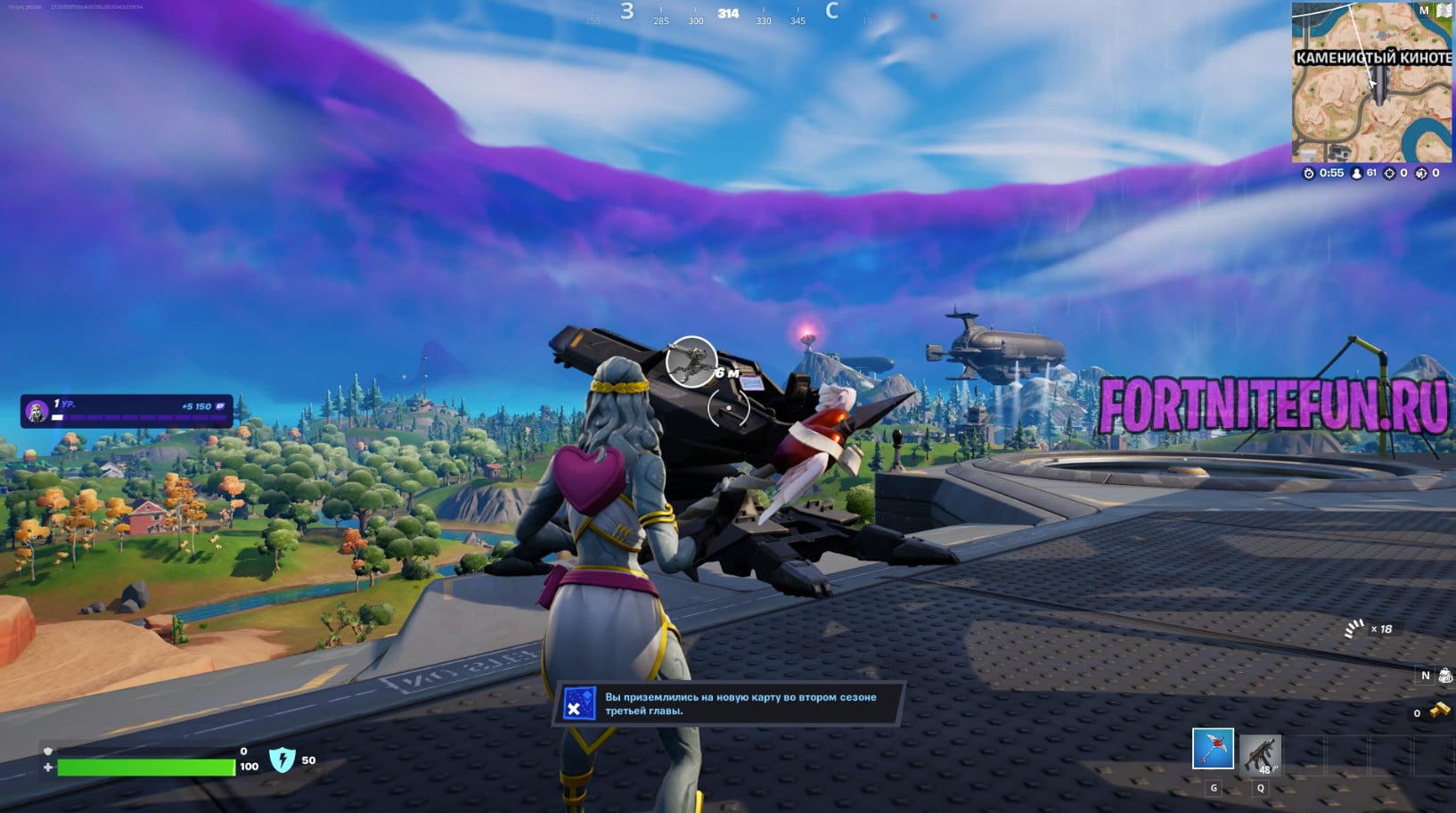Open the backpack inventory icon

[1445, 676]
